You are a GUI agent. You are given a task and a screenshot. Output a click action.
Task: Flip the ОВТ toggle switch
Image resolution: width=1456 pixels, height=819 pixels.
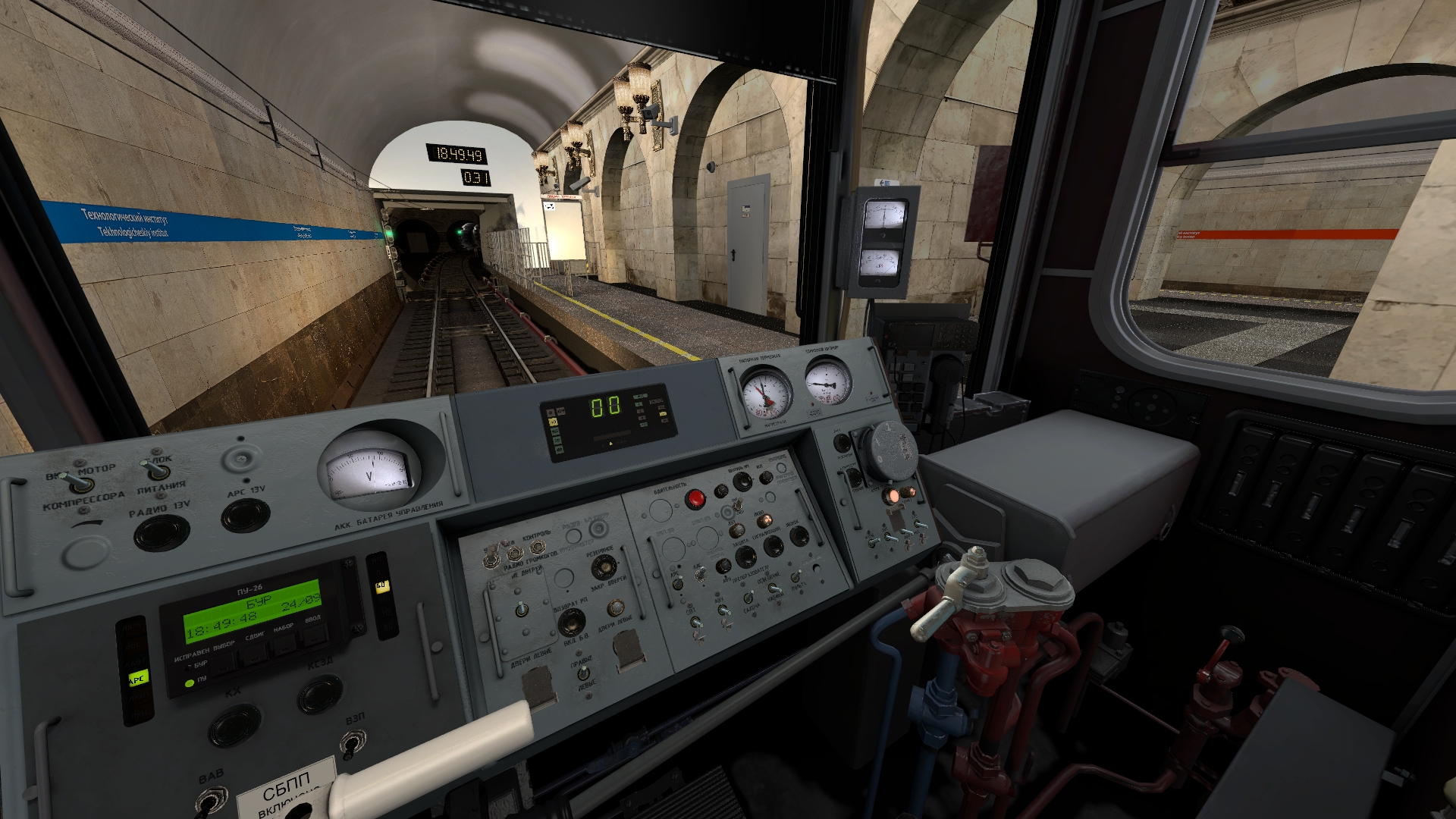pyautogui.click(x=695, y=623)
